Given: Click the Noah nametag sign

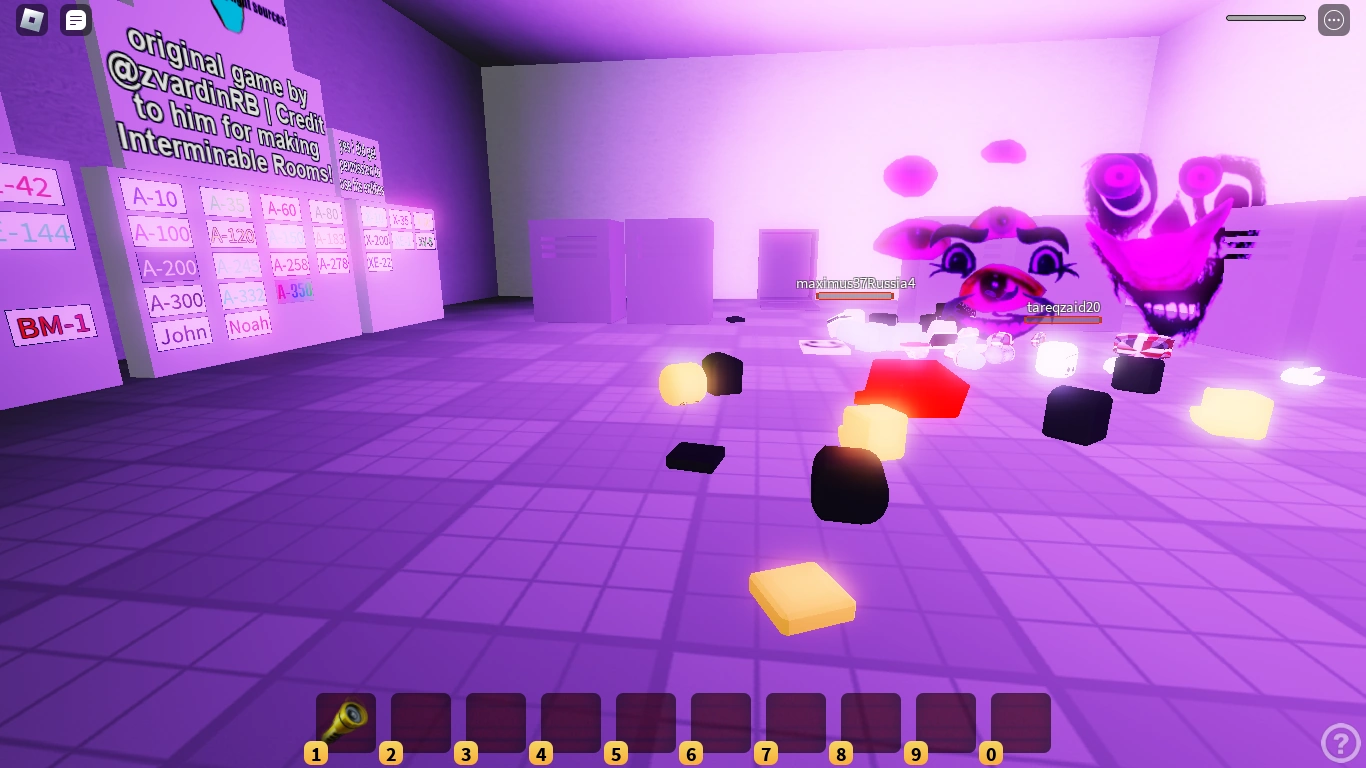Looking at the screenshot, I should tap(248, 325).
